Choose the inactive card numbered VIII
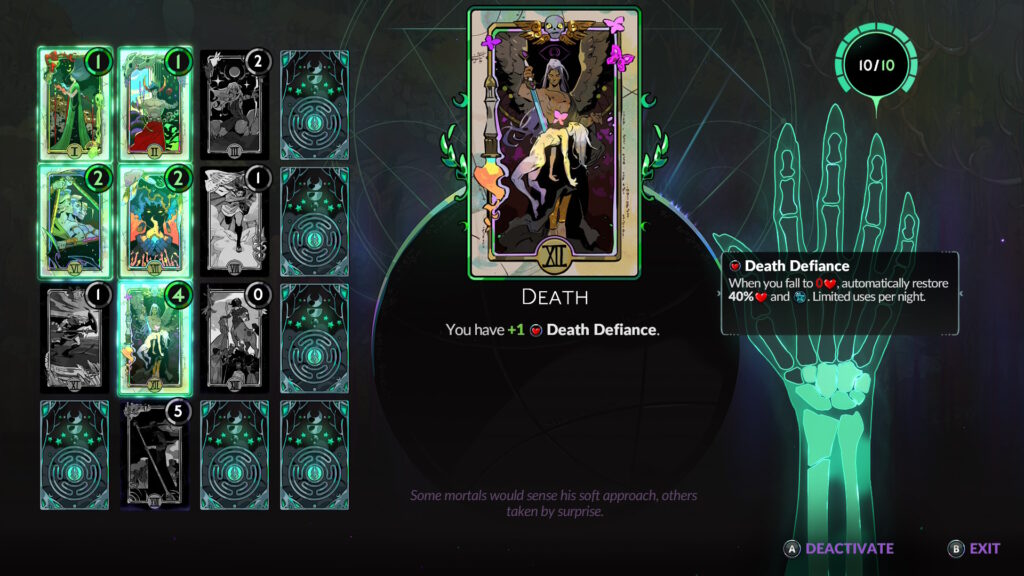 tap(234, 221)
